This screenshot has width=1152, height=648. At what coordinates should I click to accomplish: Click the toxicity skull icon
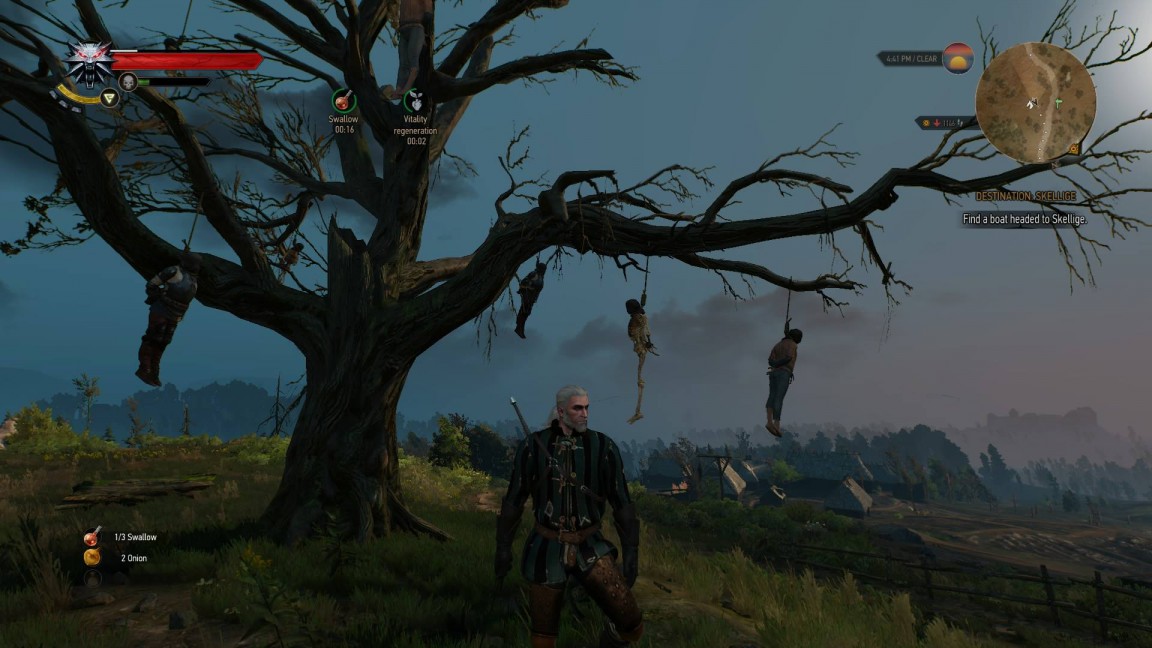pos(128,82)
